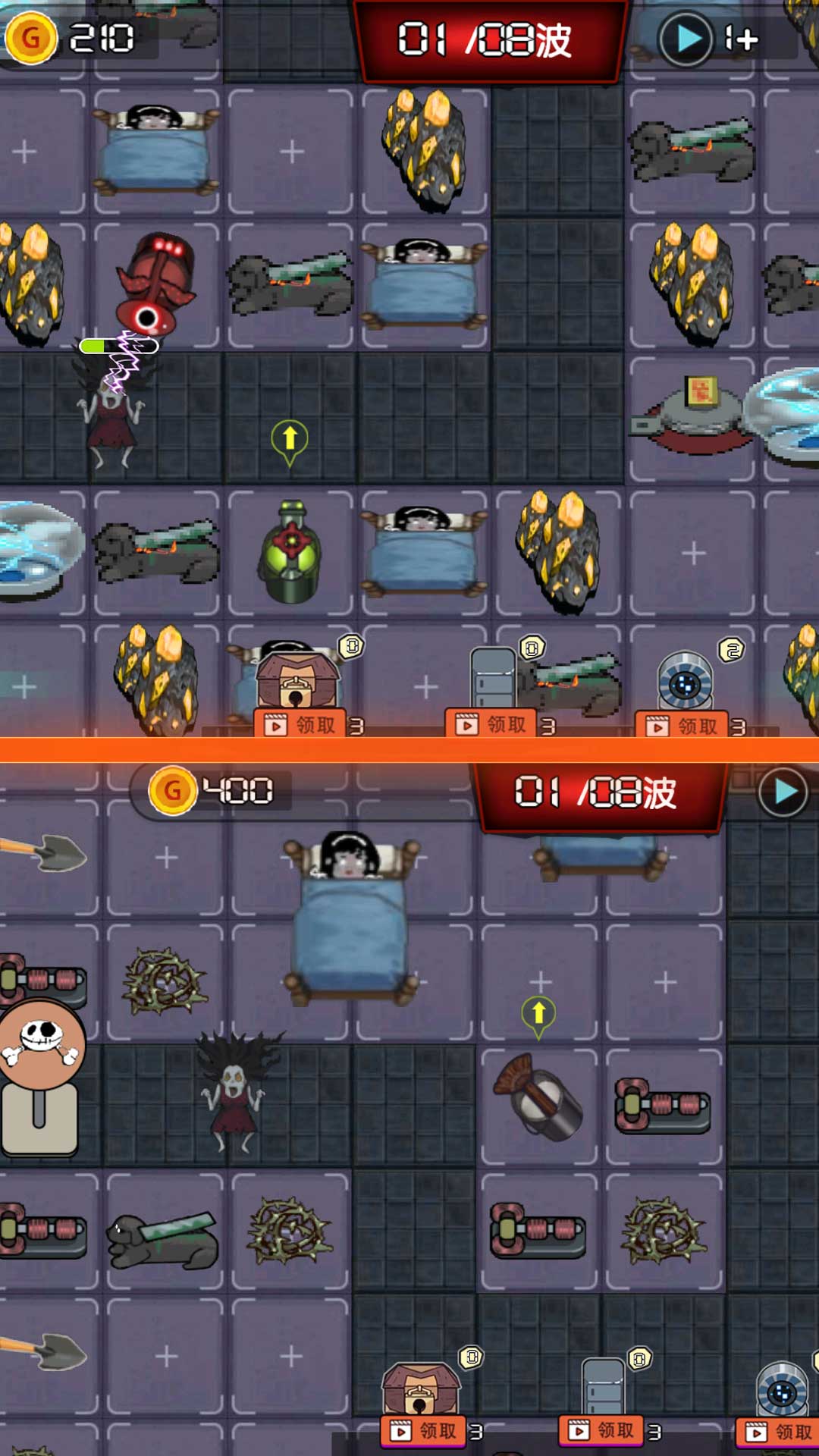Tap the play button beside the 400 gold counter

pos(783,792)
